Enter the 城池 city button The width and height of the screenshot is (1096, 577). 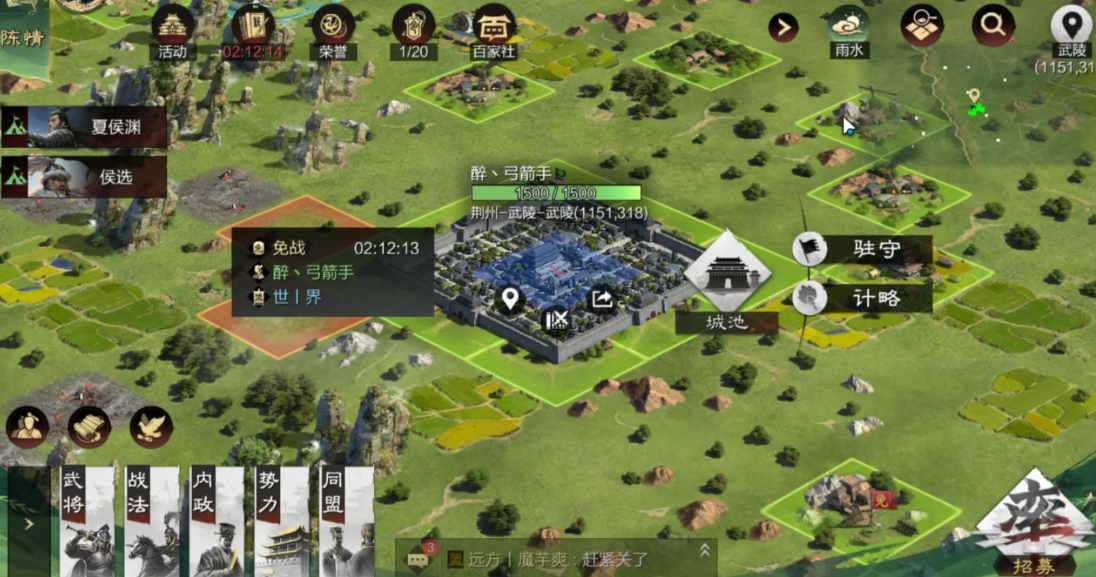pos(727,281)
